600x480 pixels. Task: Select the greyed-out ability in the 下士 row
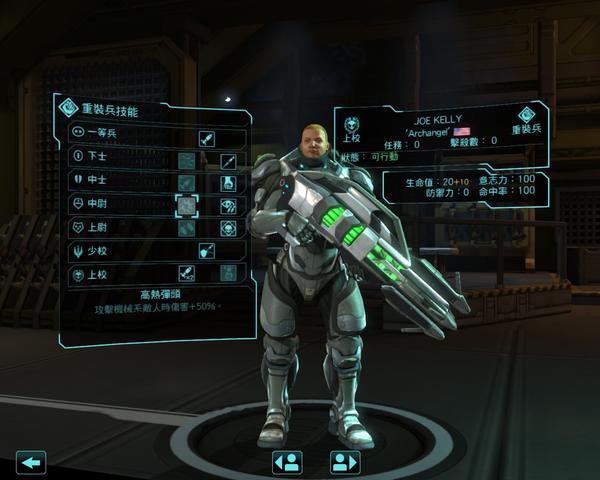click(x=186, y=160)
